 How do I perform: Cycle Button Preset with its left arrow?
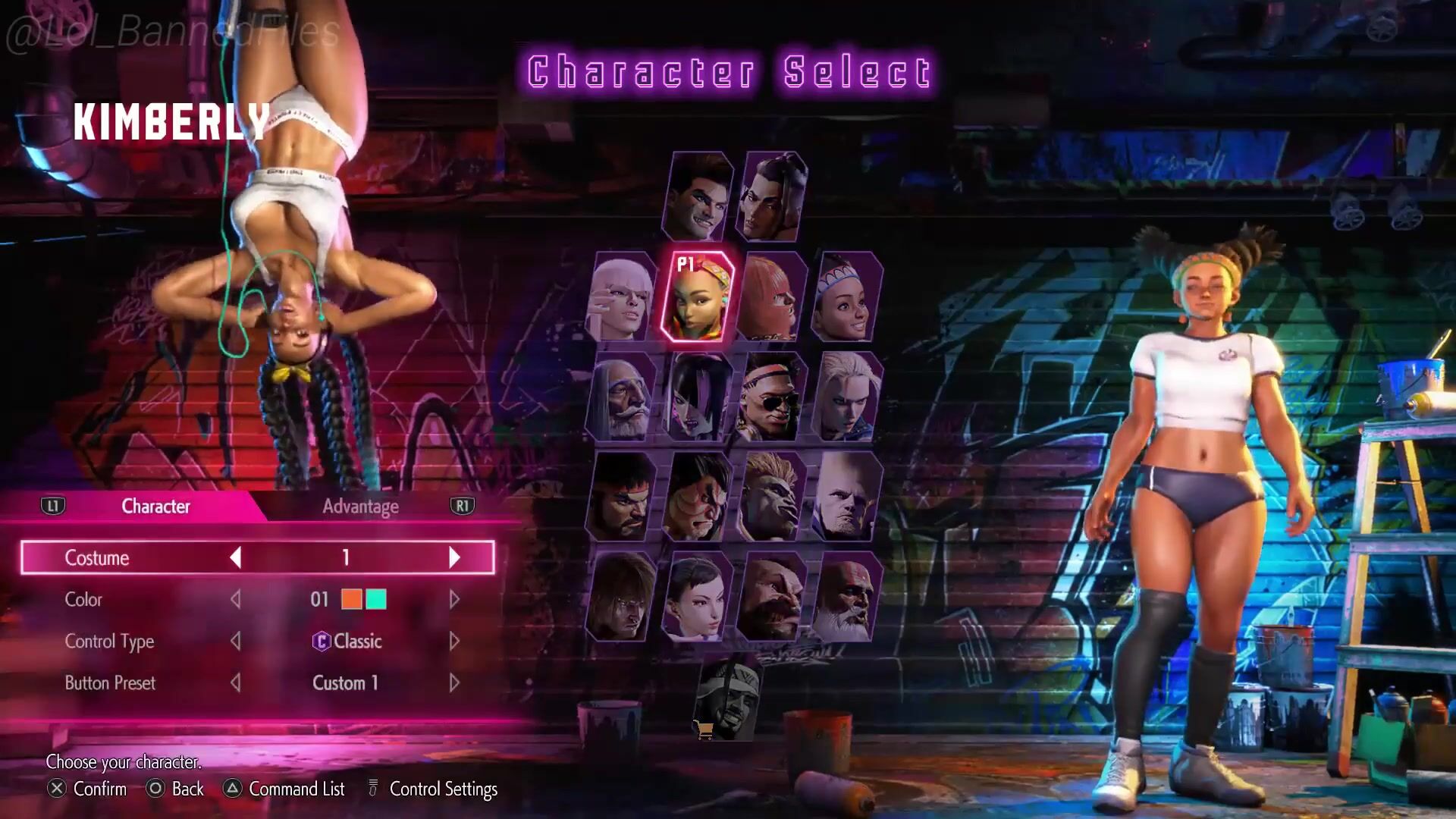tap(236, 683)
